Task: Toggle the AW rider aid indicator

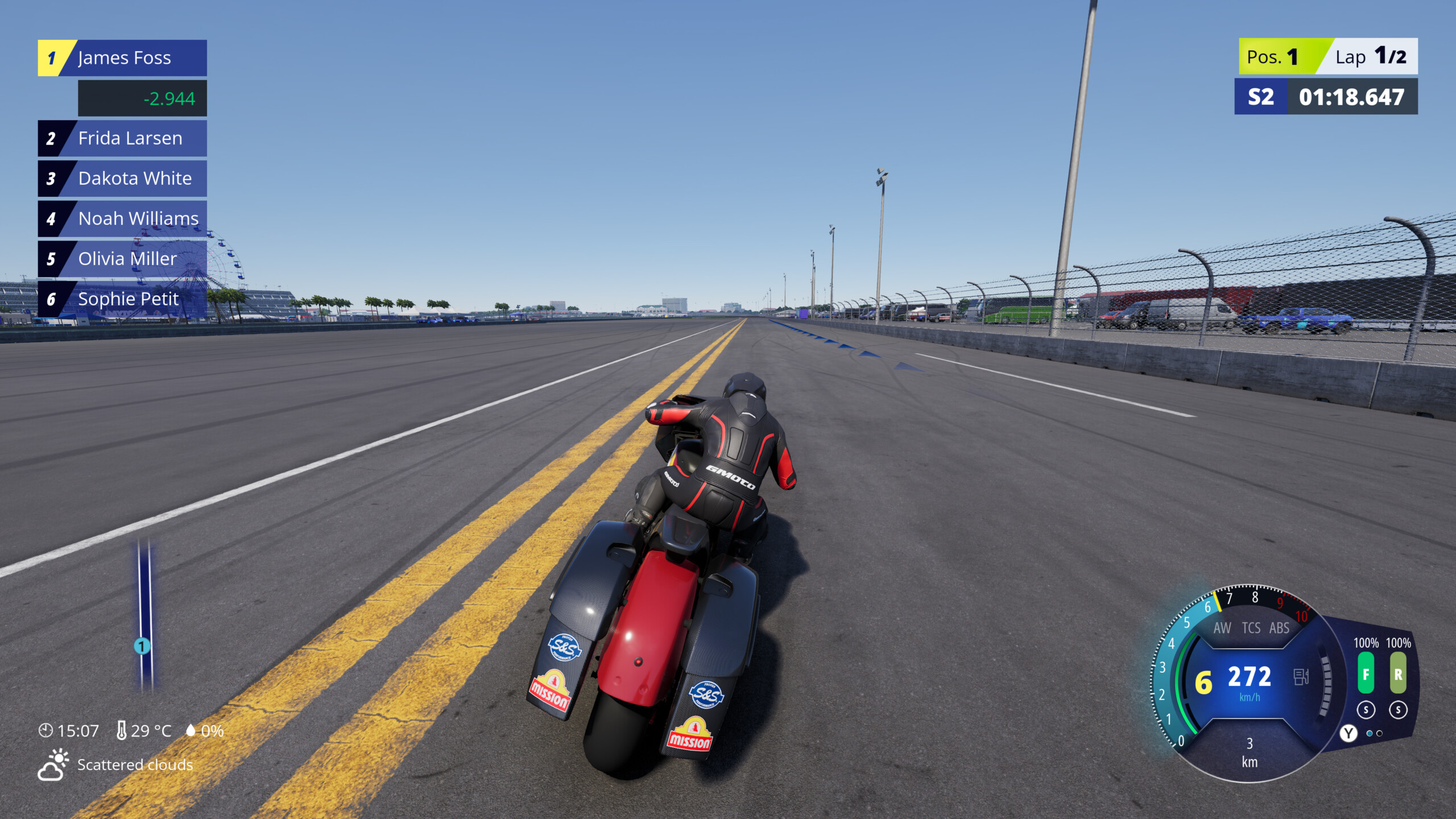Action: click(x=1223, y=628)
